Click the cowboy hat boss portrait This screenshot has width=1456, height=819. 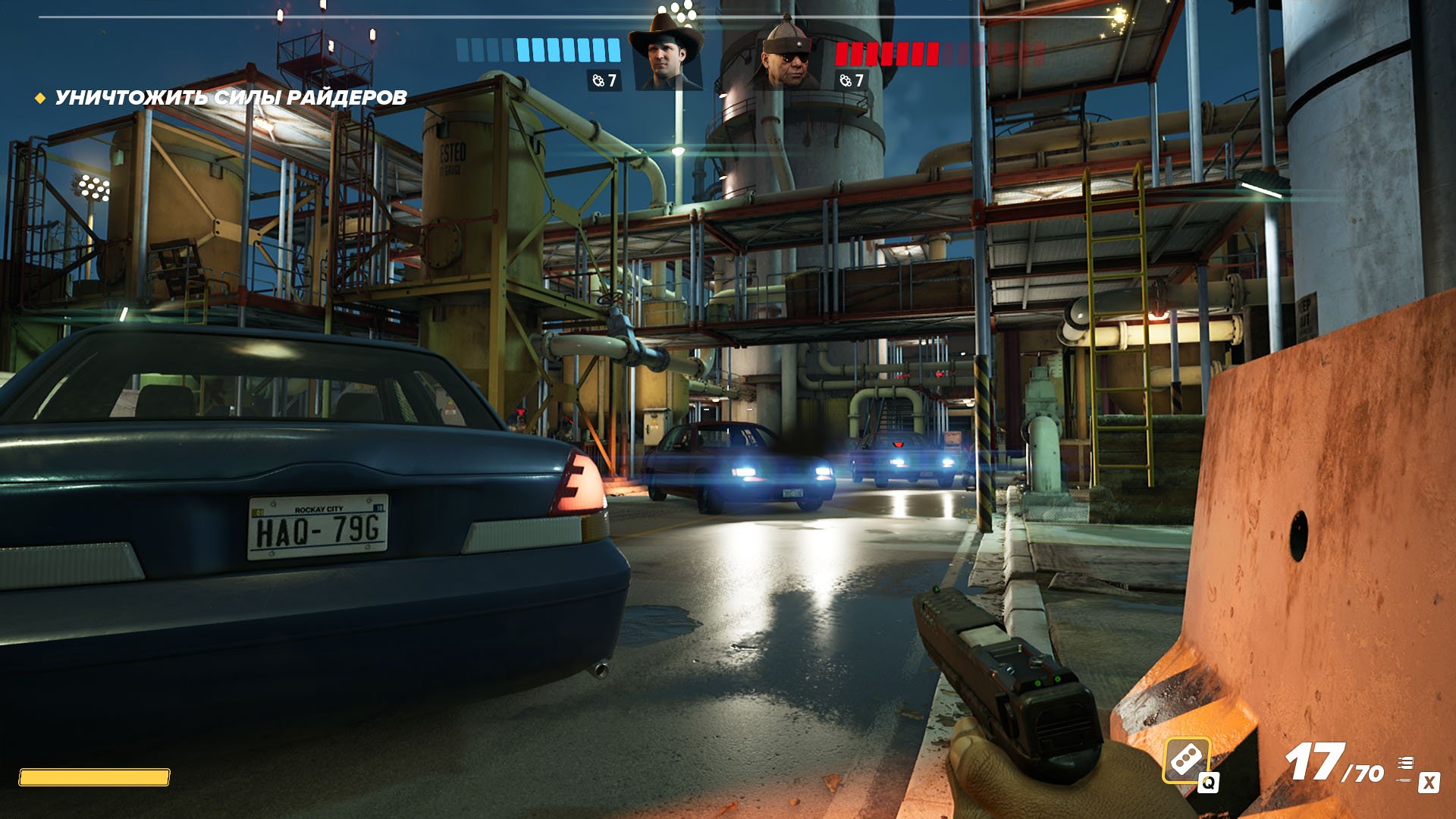667,55
